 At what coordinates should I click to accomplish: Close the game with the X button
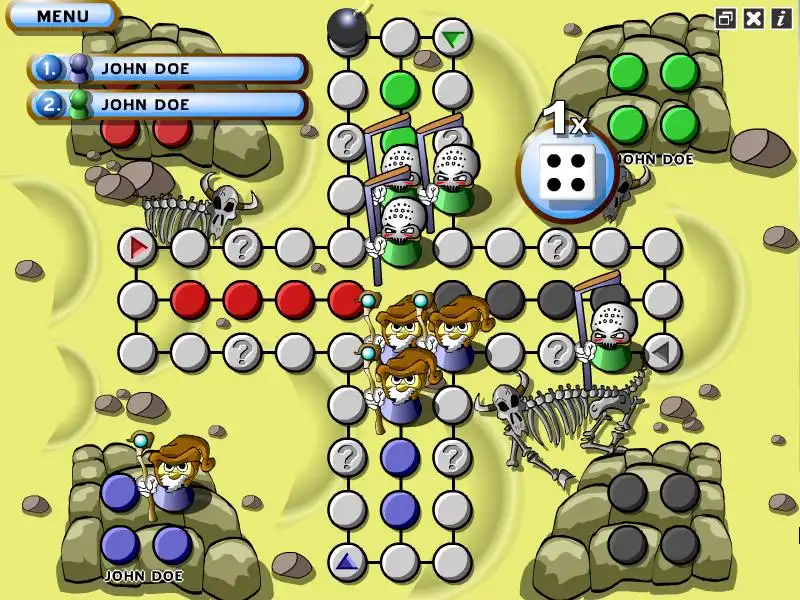754,17
